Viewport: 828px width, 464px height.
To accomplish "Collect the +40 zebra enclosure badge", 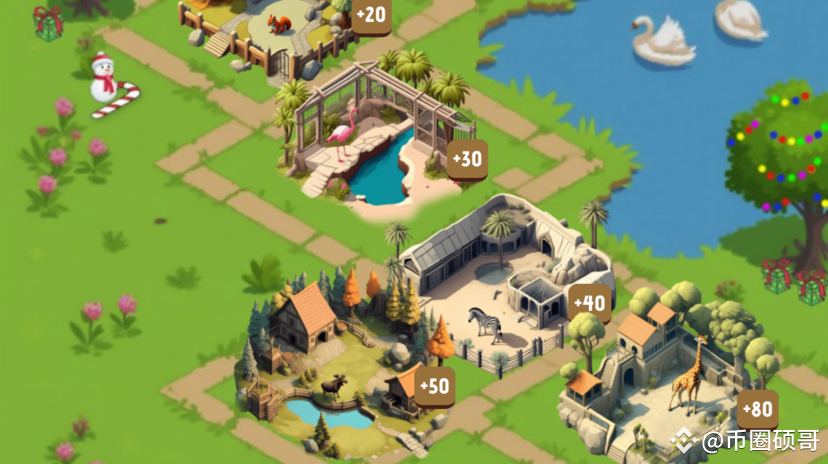I will tap(590, 302).
